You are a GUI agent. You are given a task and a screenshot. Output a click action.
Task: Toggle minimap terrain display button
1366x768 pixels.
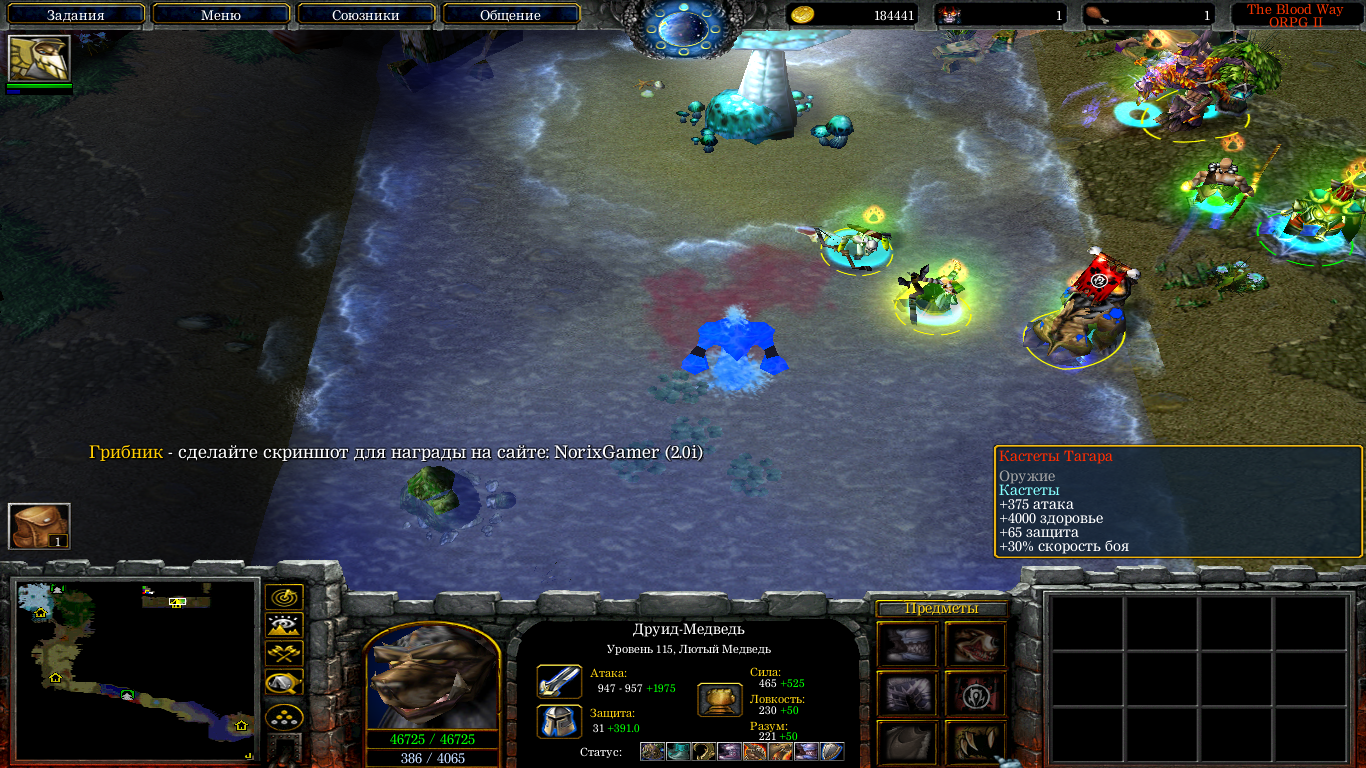point(284,626)
